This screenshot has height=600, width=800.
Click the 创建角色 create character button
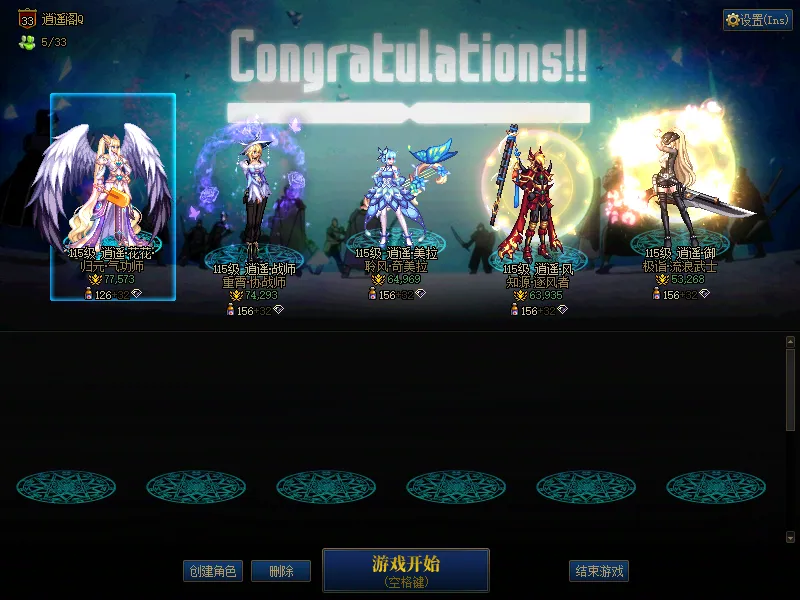coord(213,571)
